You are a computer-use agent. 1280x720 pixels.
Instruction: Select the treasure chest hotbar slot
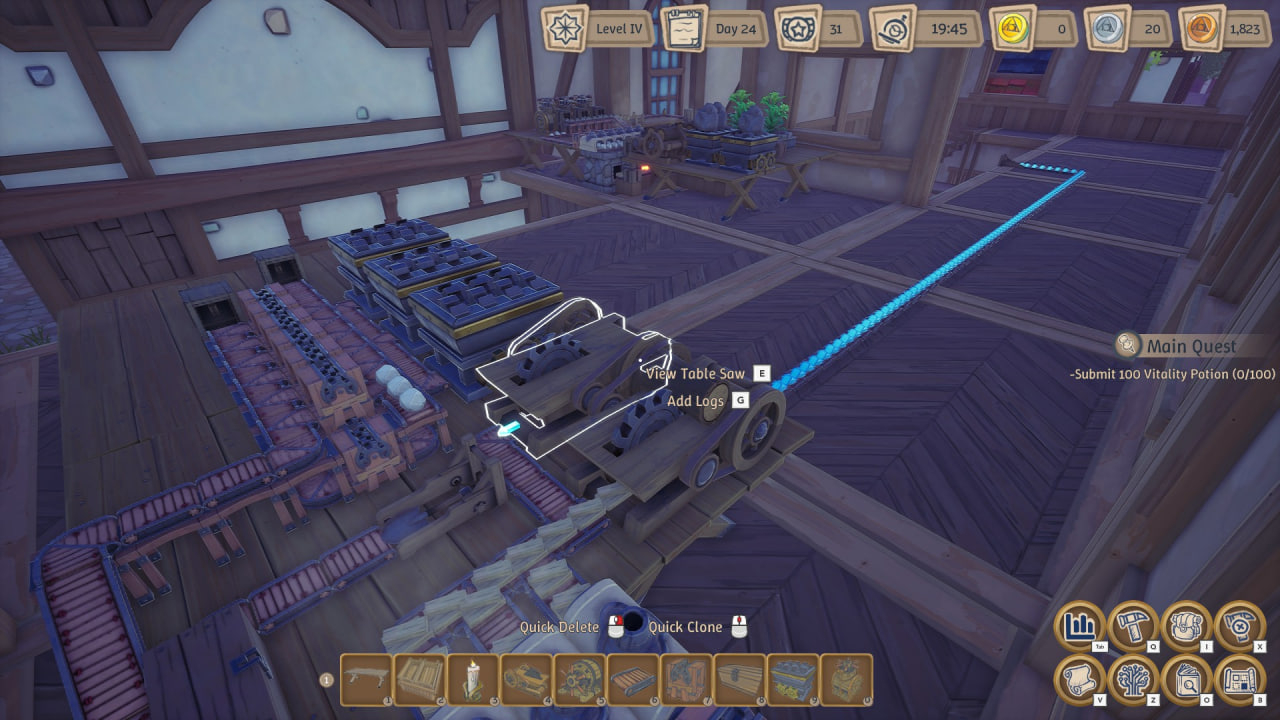pos(739,680)
